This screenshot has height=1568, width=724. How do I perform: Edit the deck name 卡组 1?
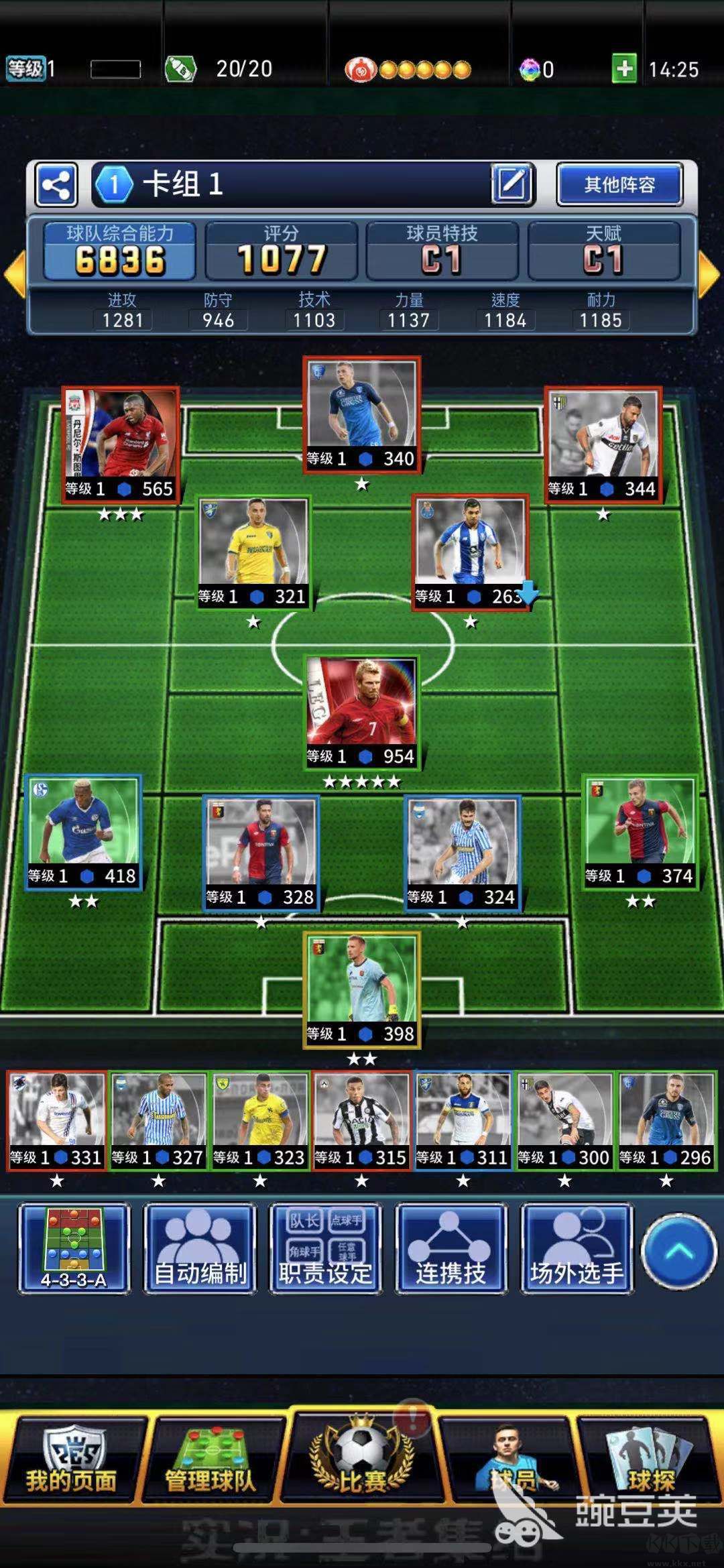coord(511,184)
